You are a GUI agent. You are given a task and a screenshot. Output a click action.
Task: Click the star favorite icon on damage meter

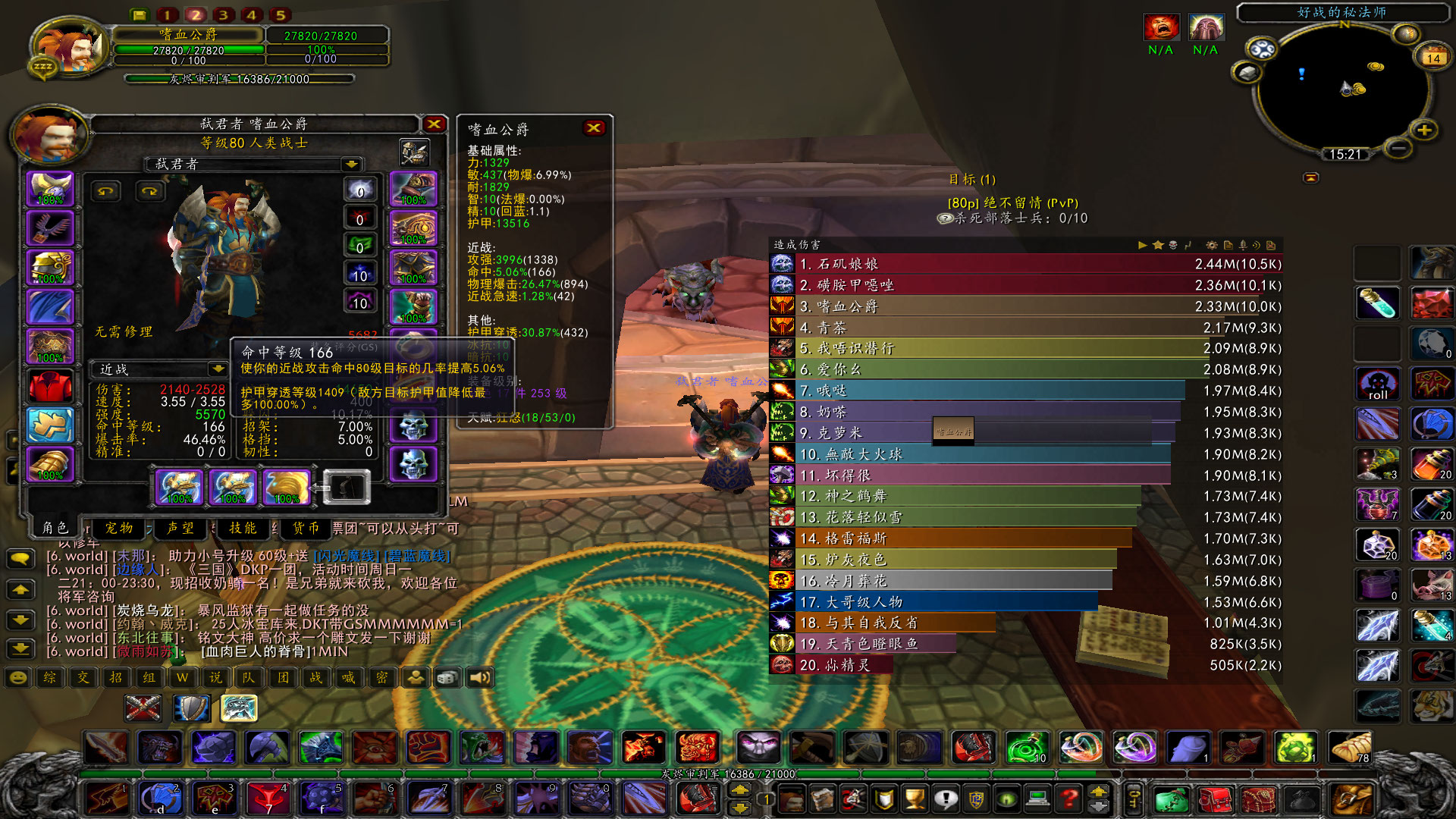(x=1158, y=246)
